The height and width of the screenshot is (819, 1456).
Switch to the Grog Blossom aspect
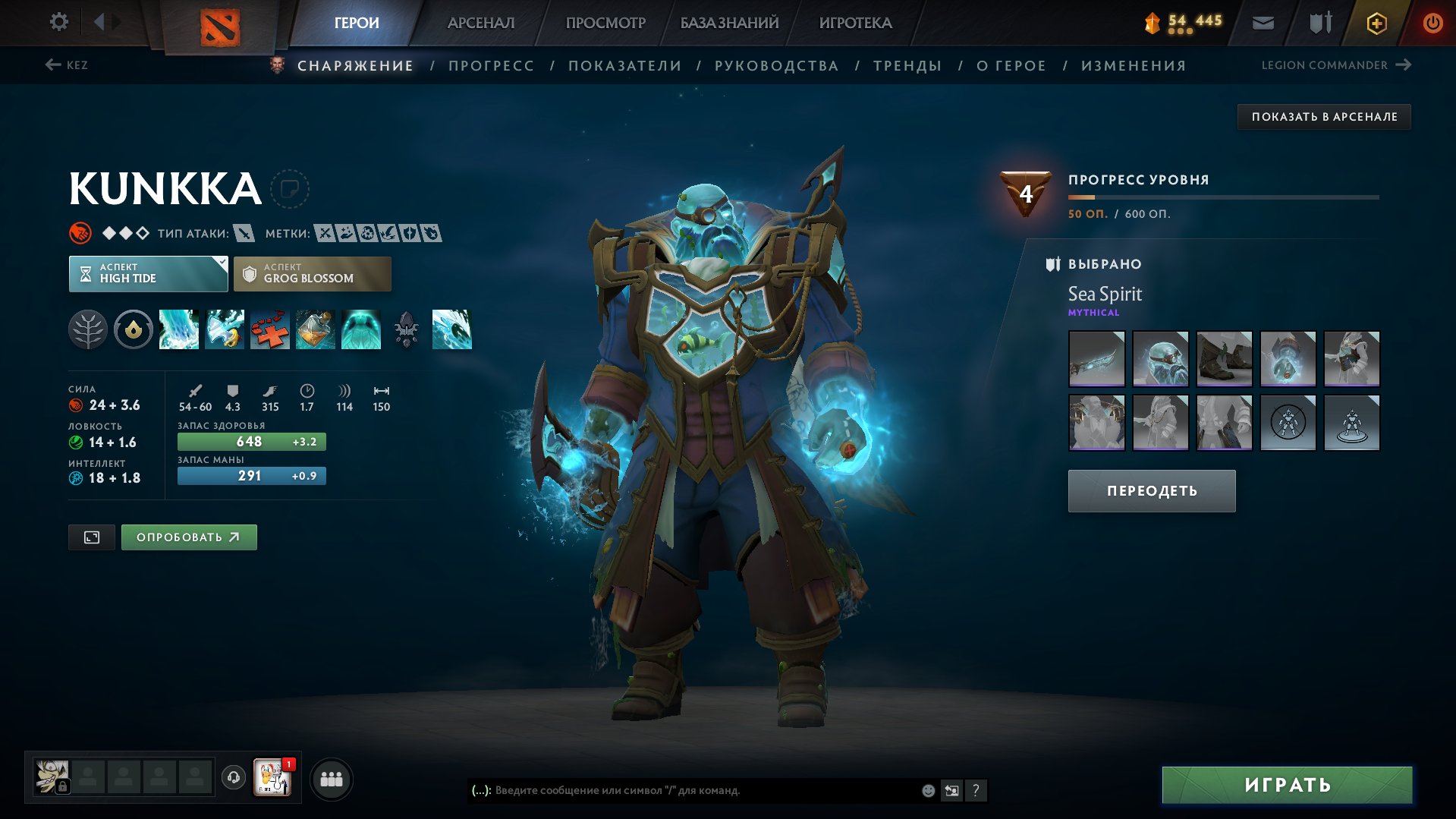[311, 273]
